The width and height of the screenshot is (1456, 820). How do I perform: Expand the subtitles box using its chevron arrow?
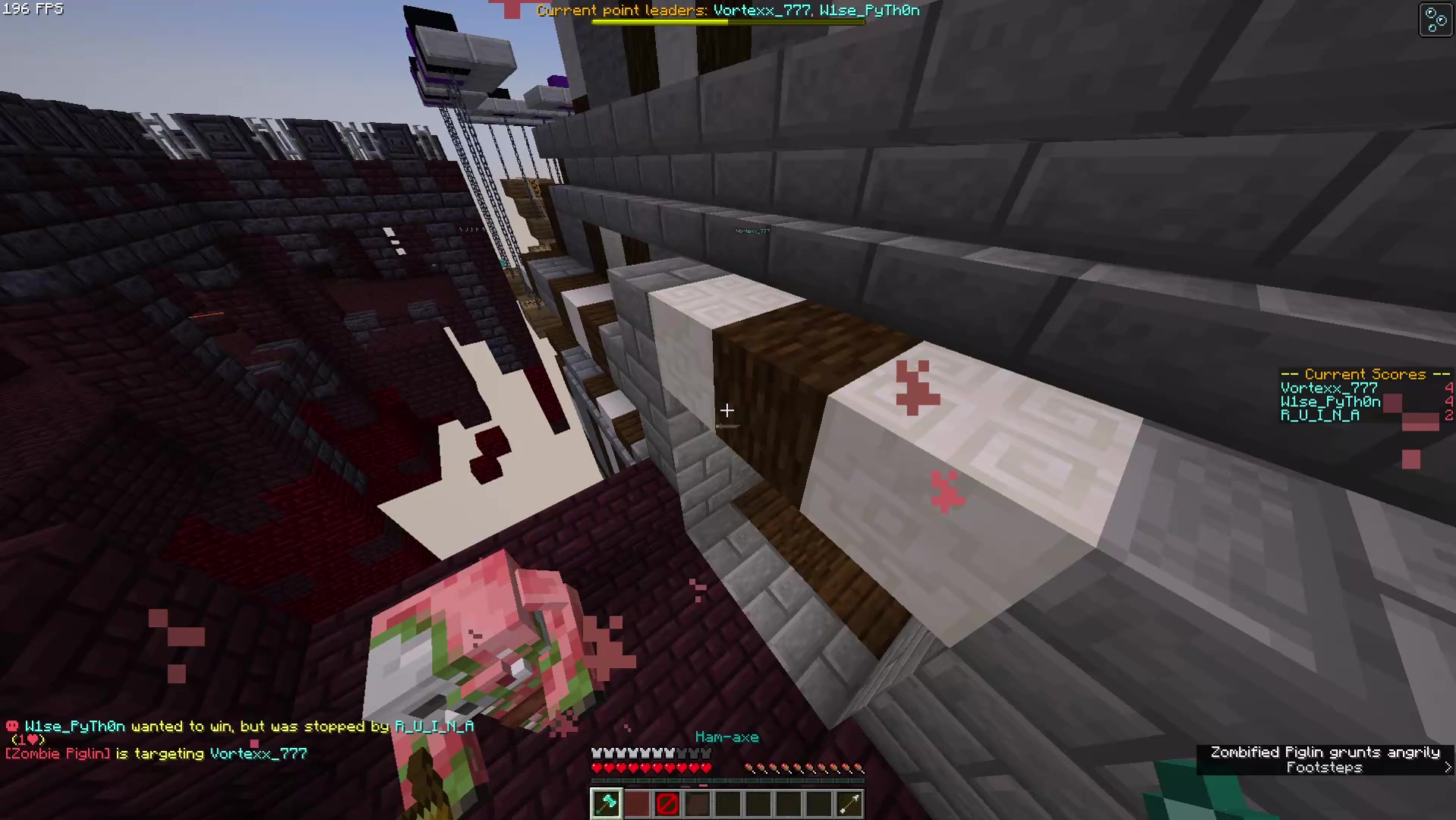coord(1448,768)
